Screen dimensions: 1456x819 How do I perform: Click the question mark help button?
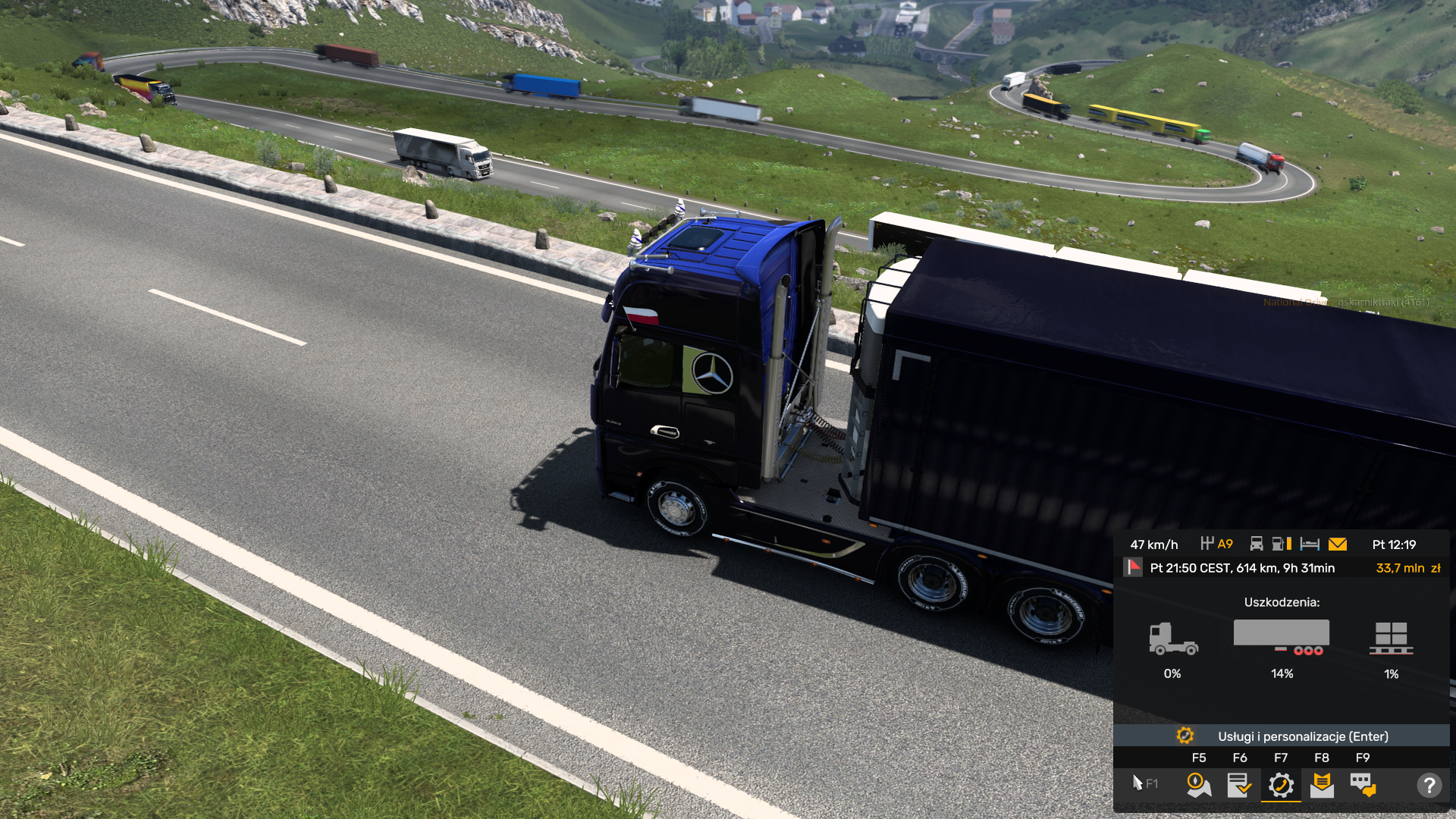coord(1429,785)
